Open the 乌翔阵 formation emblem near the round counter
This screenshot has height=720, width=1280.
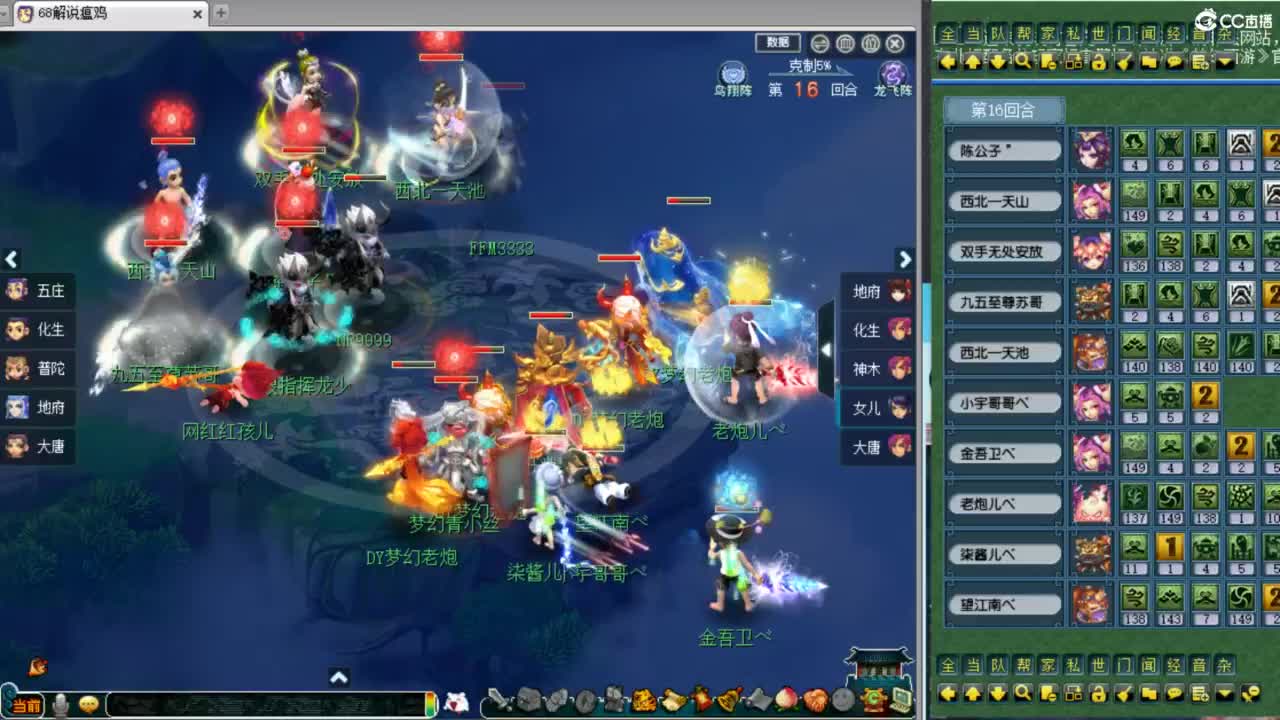tap(731, 74)
